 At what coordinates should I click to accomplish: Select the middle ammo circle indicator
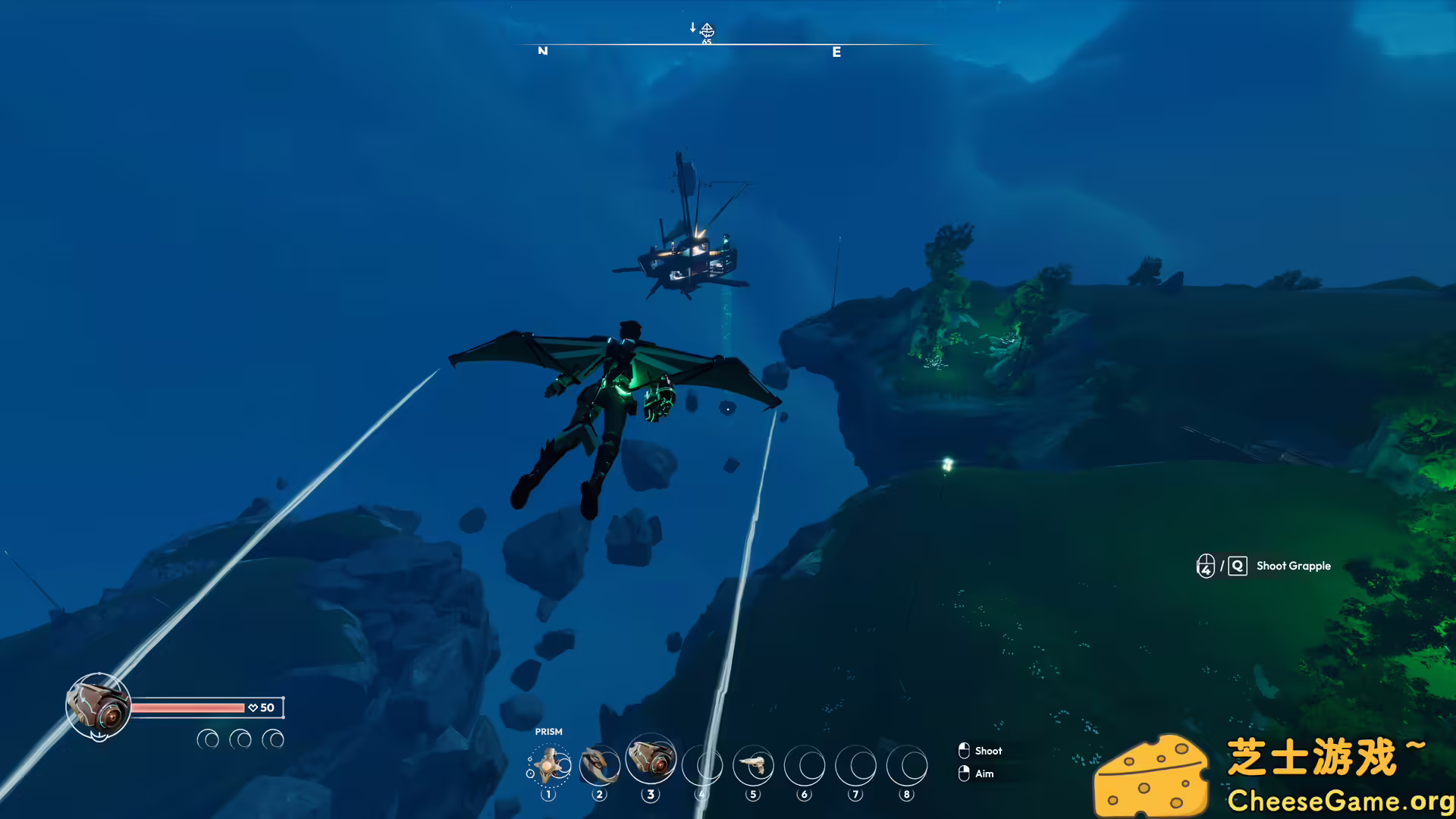click(x=240, y=738)
